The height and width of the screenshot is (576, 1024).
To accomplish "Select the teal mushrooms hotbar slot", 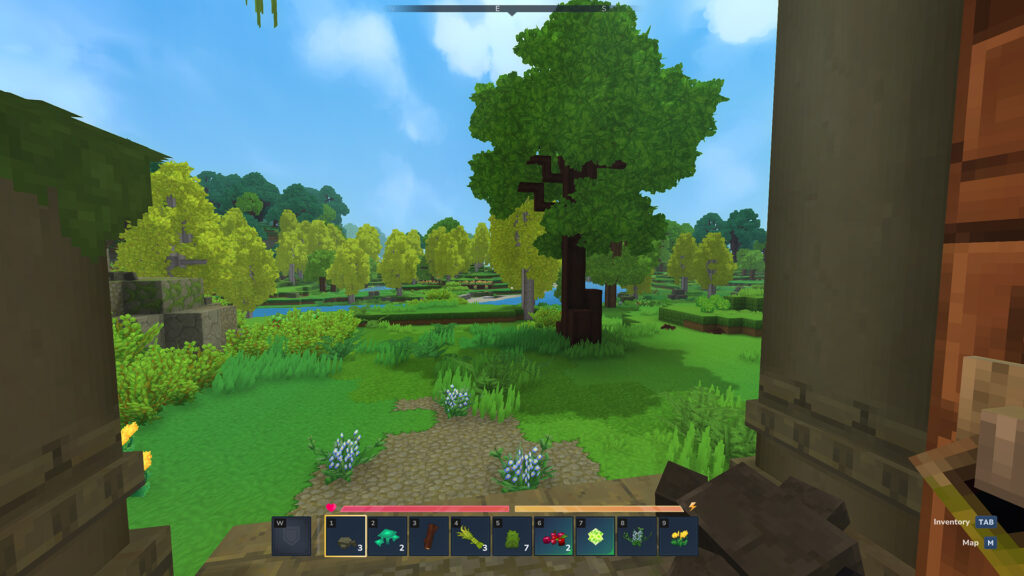I will click(387, 536).
